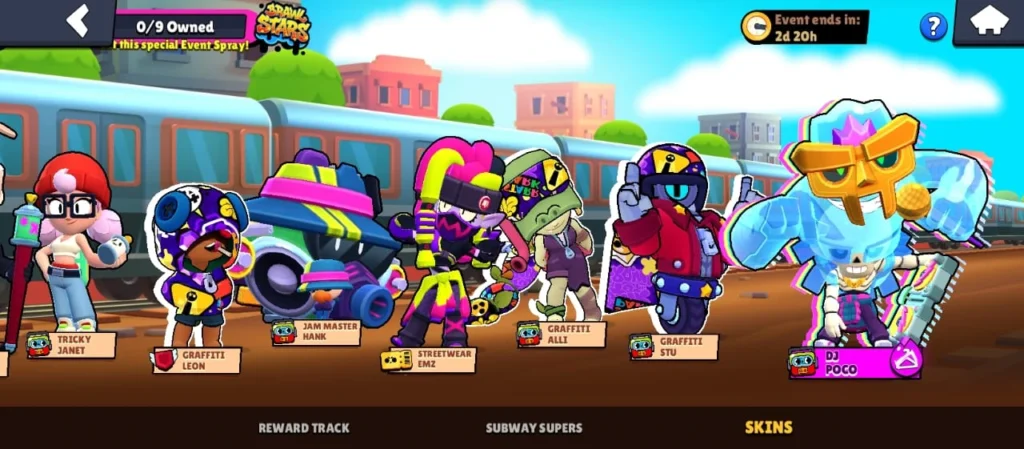Open the question mark help info
This screenshot has width=1024, height=449.
pyautogui.click(x=933, y=26)
